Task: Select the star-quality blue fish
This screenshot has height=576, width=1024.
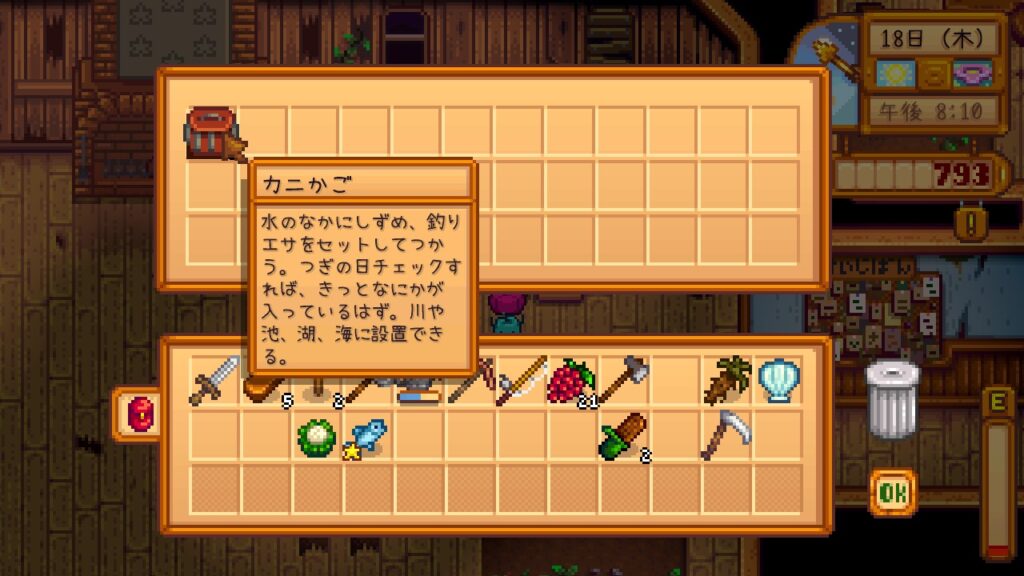Action: pyautogui.click(x=366, y=435)
